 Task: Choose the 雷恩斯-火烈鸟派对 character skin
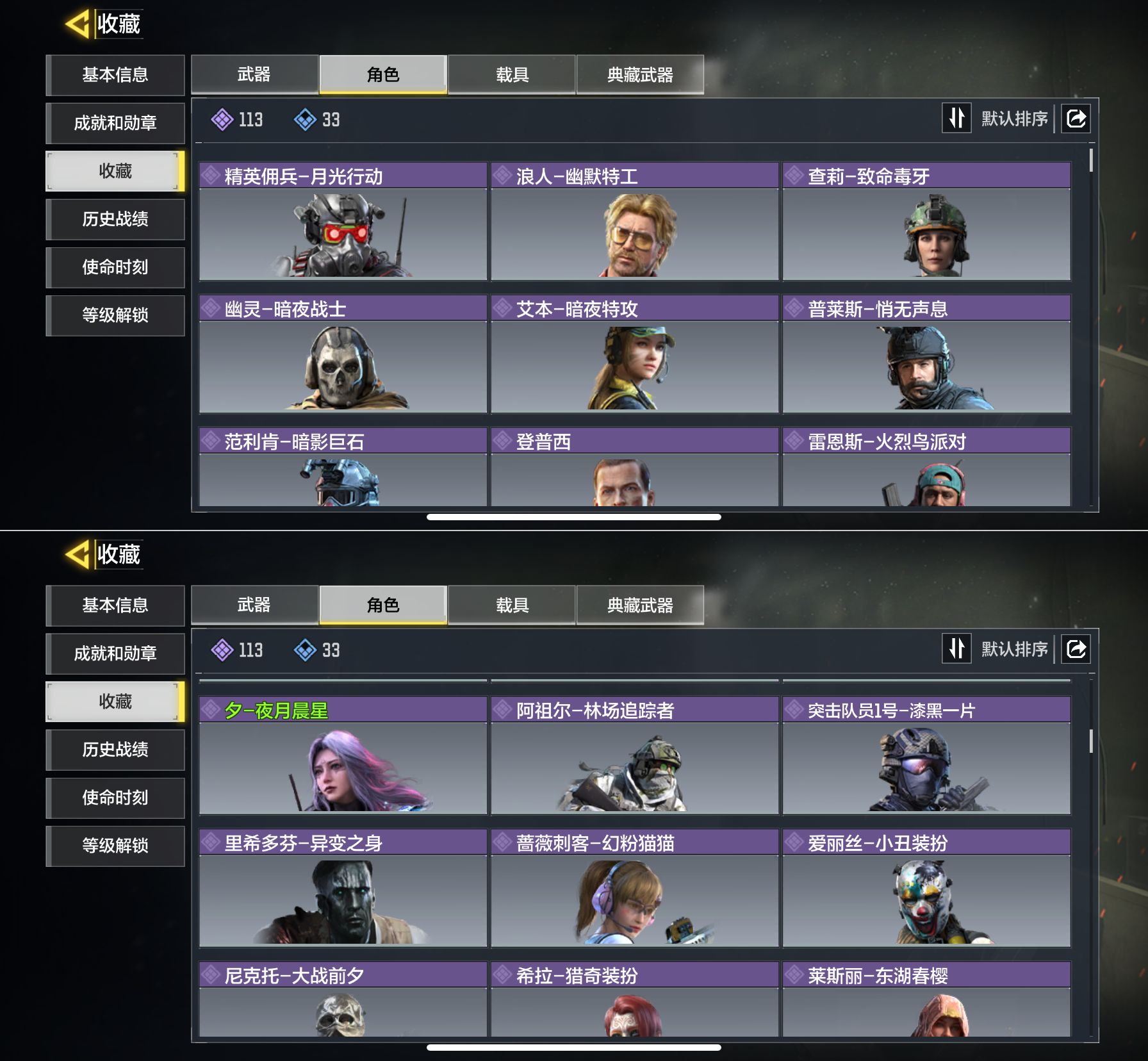[926, 468]
